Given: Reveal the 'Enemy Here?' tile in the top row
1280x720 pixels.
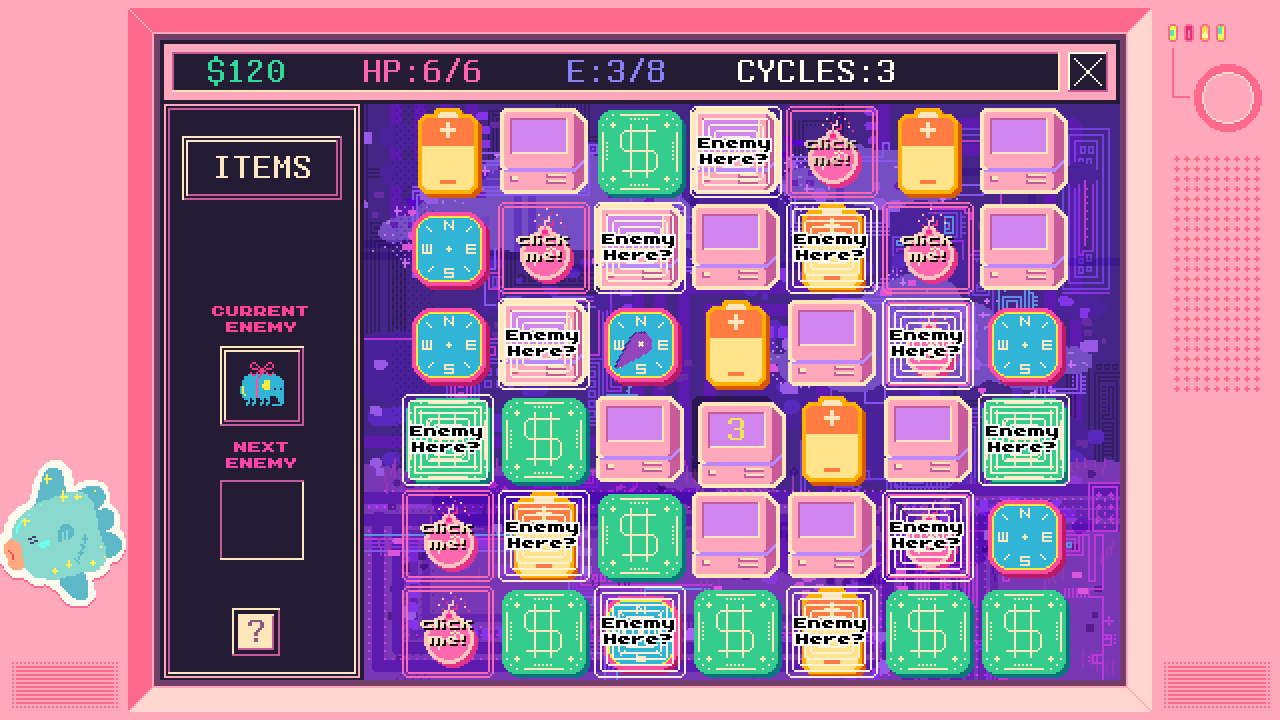Looking at the screenshot, I should pos(735,152).
